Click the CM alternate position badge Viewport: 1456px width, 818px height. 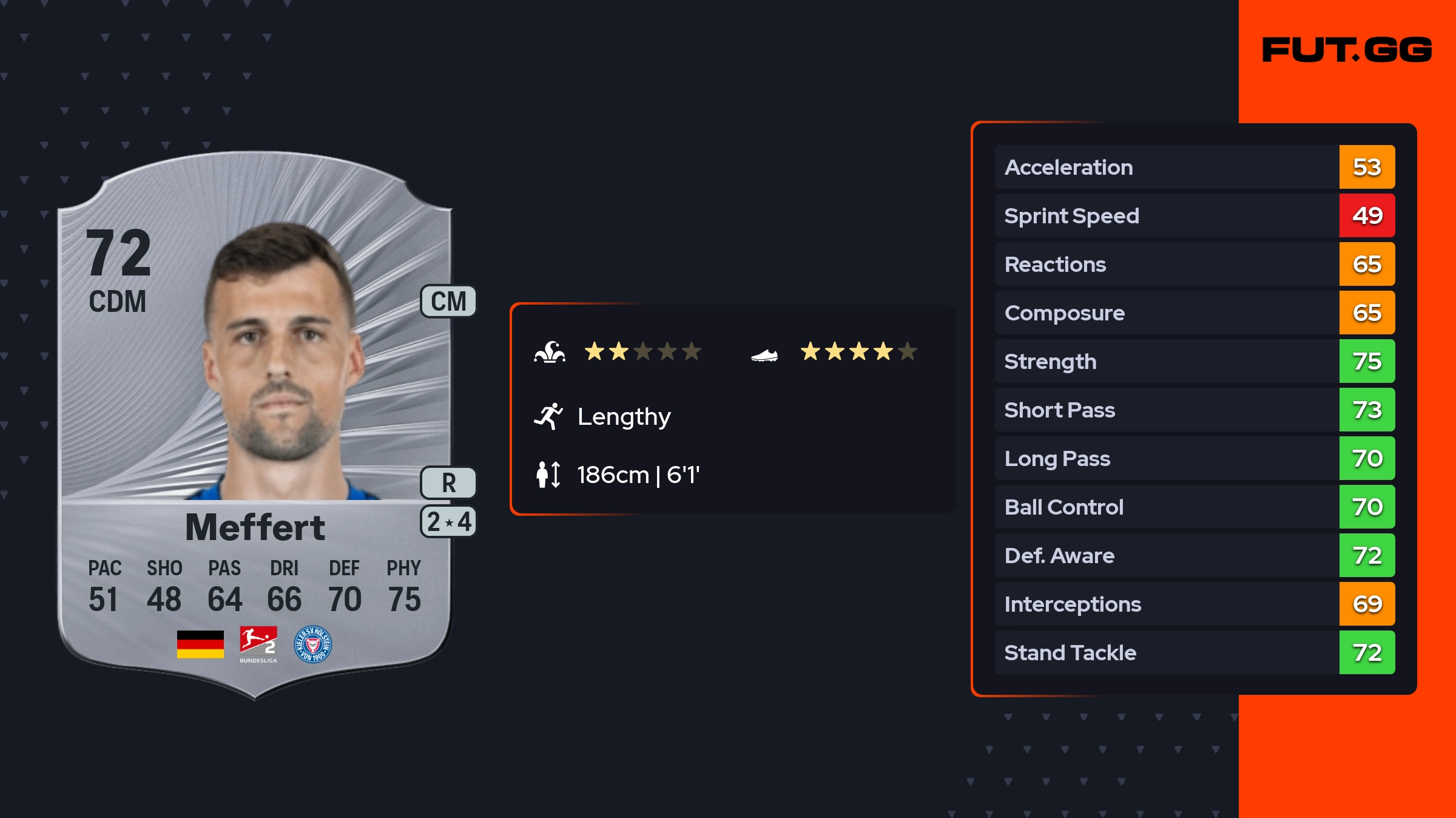point(448,302)
